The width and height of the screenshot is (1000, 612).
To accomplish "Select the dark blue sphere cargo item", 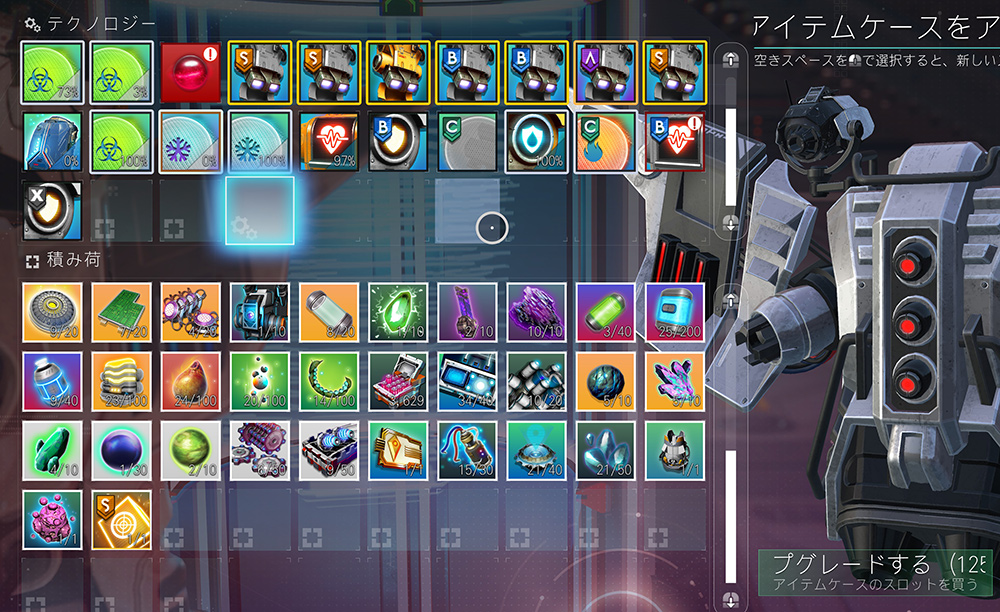I will (122, 450).
